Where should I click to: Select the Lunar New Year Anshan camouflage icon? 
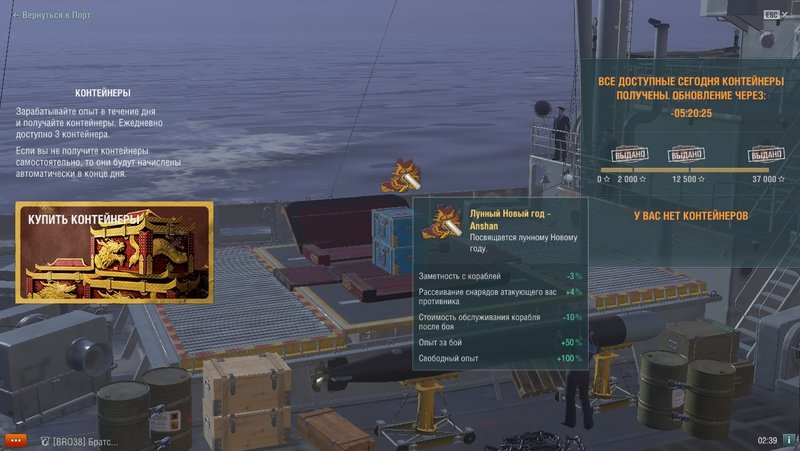coord(406,175)
